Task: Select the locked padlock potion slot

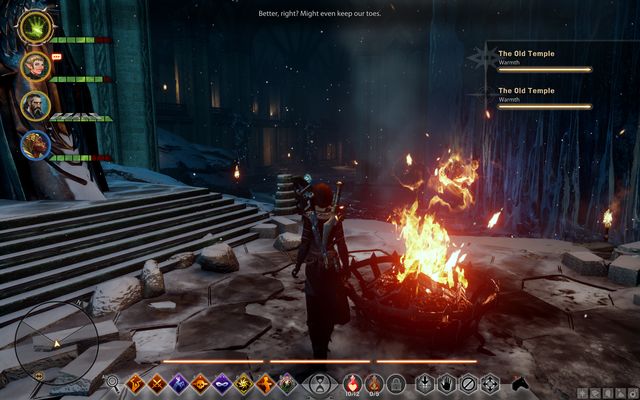Action: 396,382
